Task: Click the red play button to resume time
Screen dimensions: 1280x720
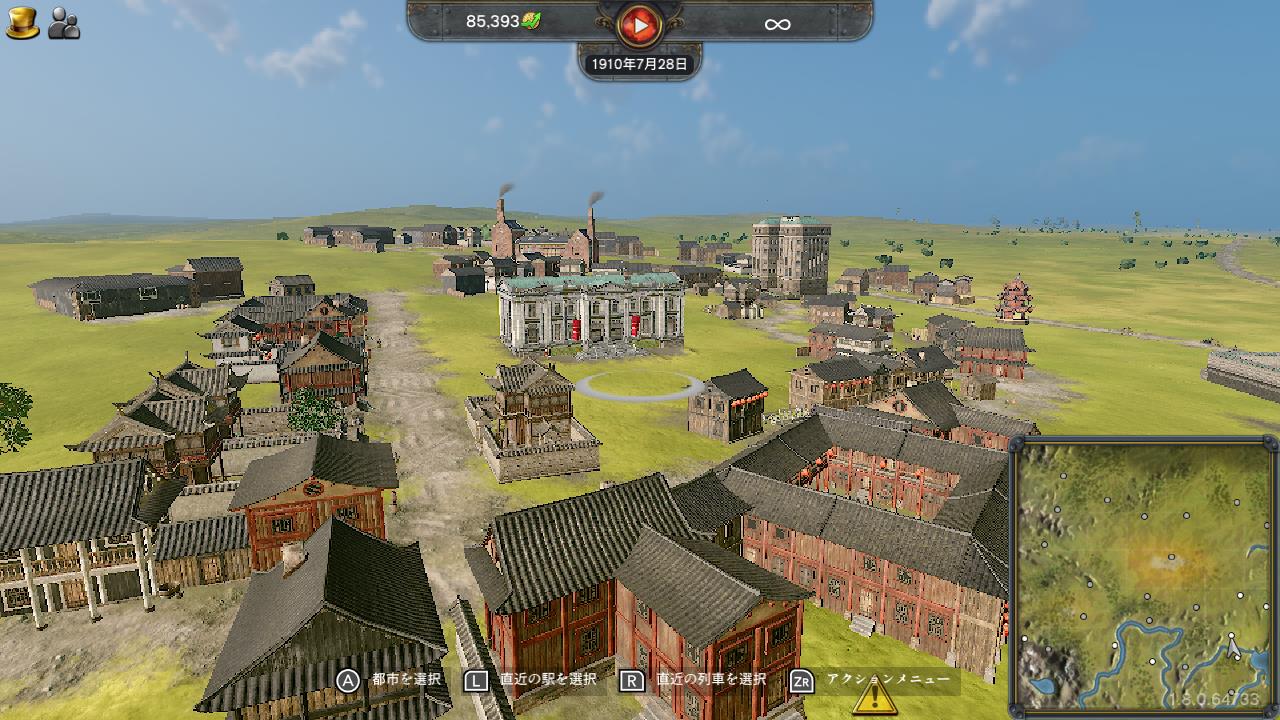Action: (x=640, y=25)
